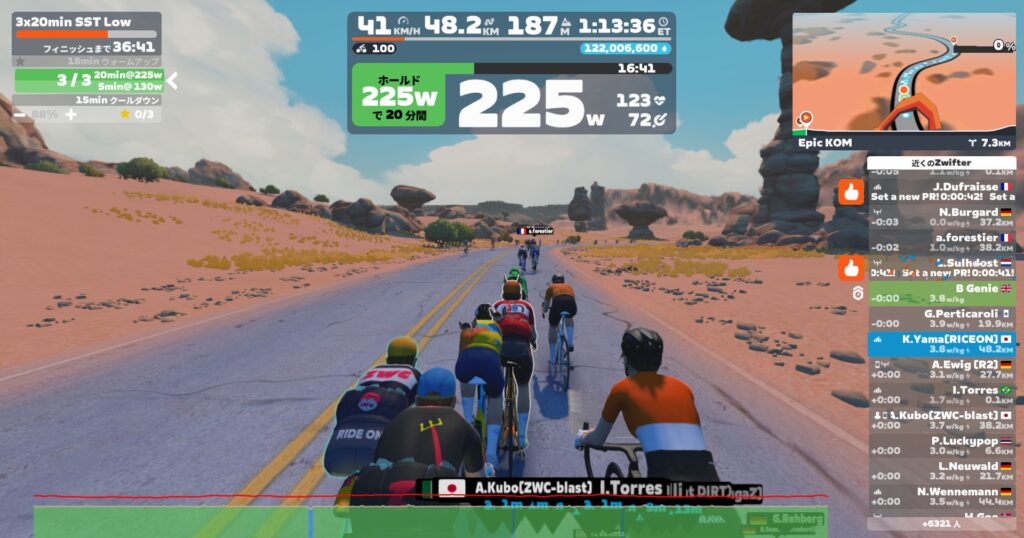Select N.Burgard in the nearby riders list

(x=941, y=217)
